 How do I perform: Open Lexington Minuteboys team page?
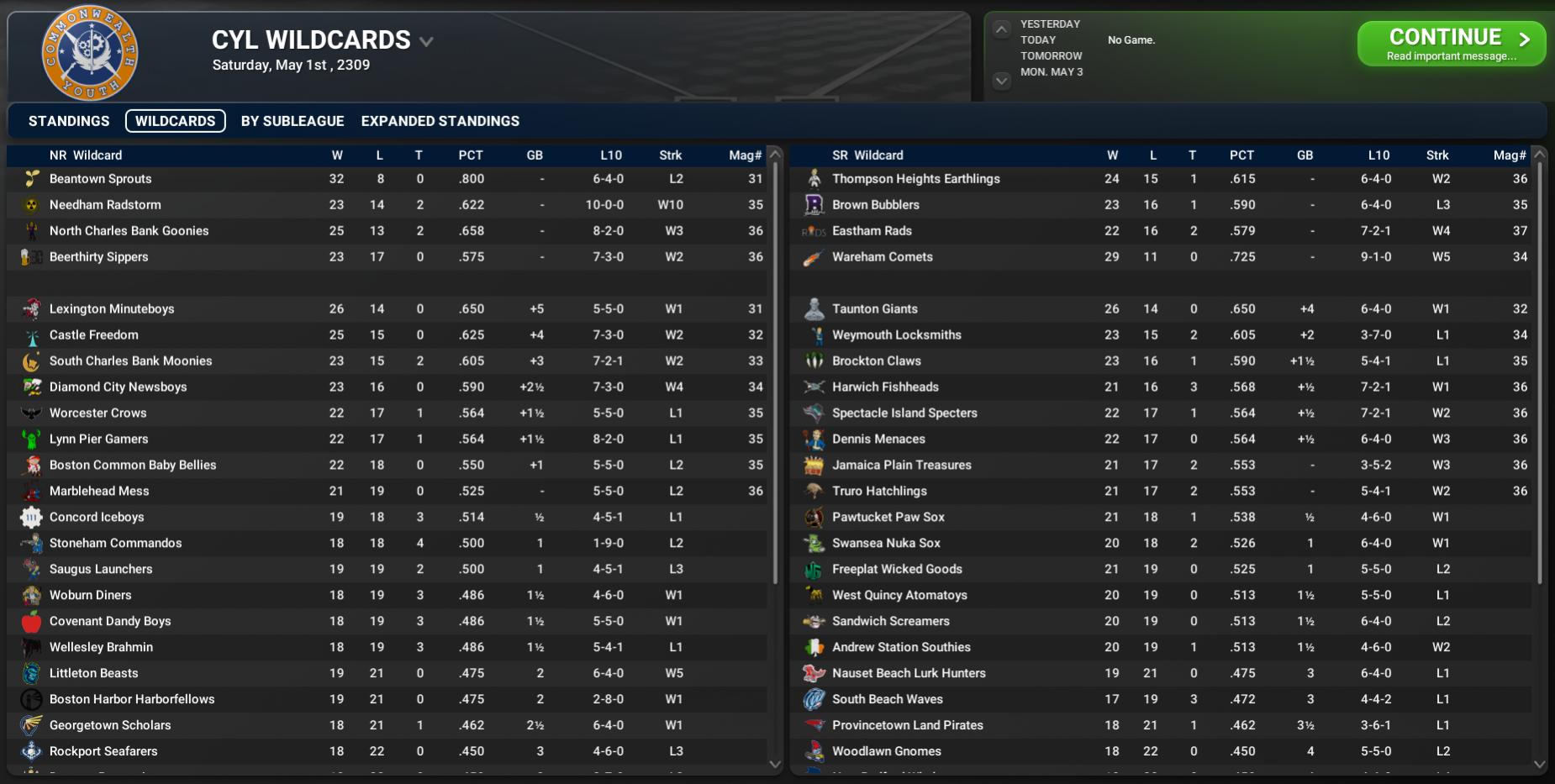112,309
